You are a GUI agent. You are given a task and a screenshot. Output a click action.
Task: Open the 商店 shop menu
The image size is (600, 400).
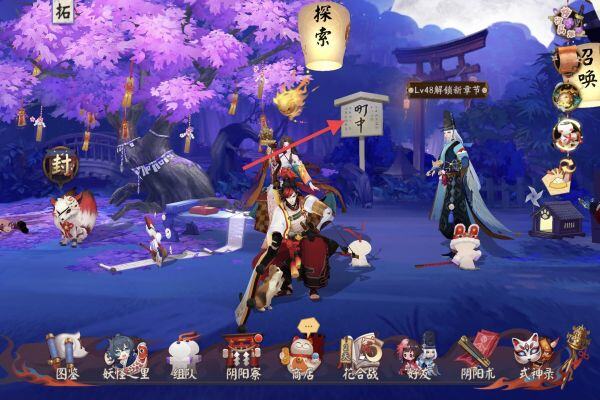click(301, 356)
